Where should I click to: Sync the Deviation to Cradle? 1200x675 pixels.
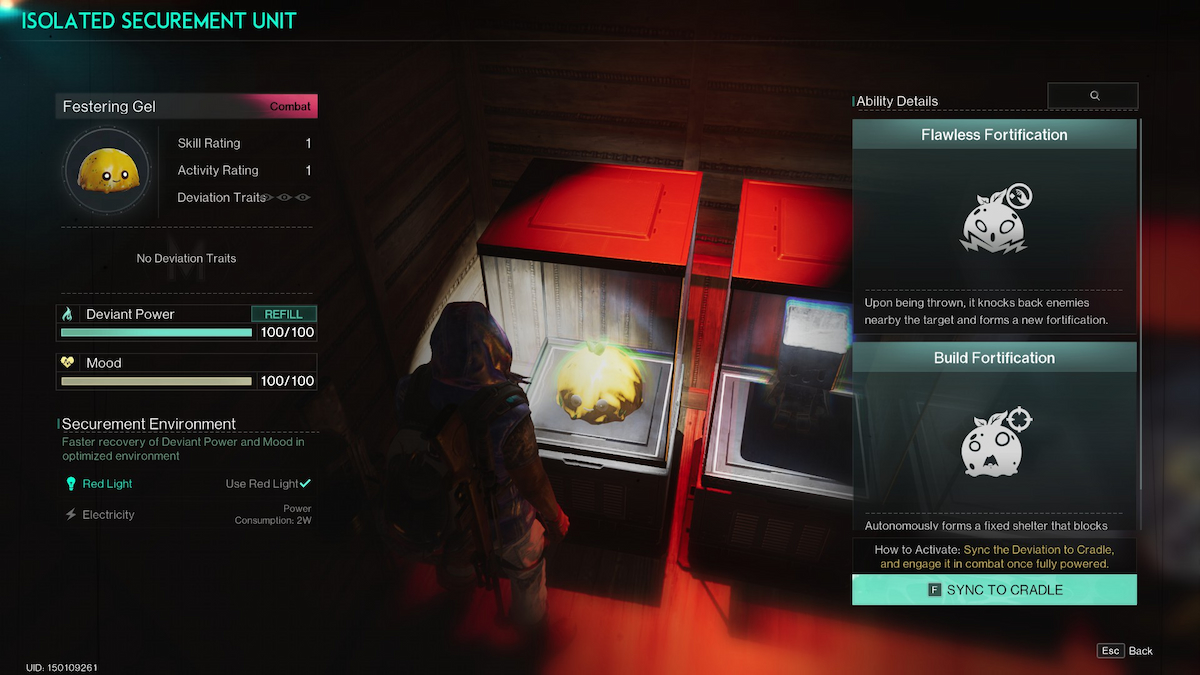pyautogui.click(x=994, y=590)
